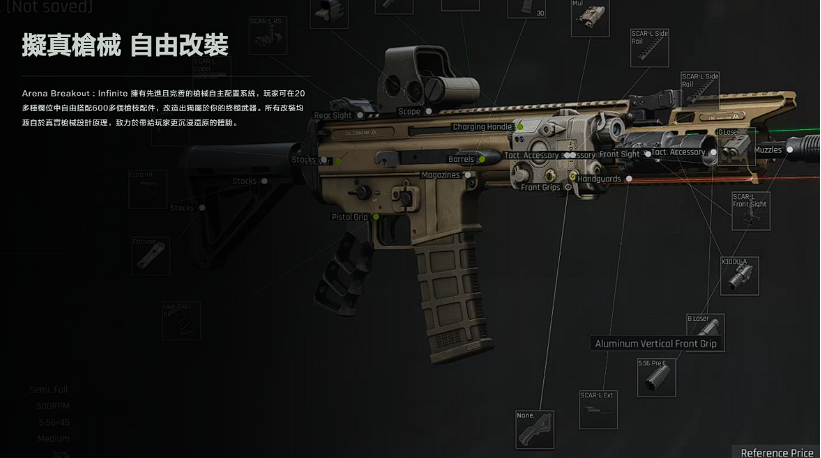Click the SCAR-L Front Sight part tile

[750, 210]
